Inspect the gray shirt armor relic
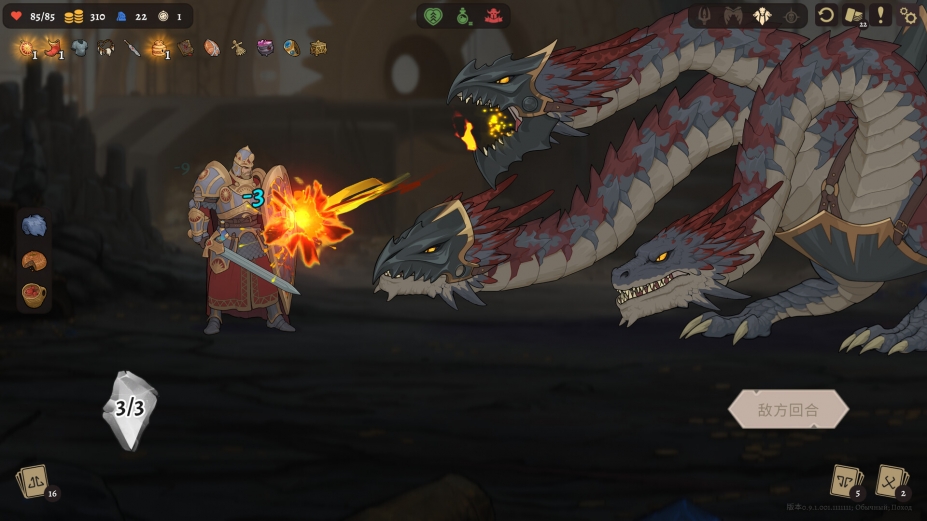The width and height of the screenshot is (927, 521). point(79,47)
